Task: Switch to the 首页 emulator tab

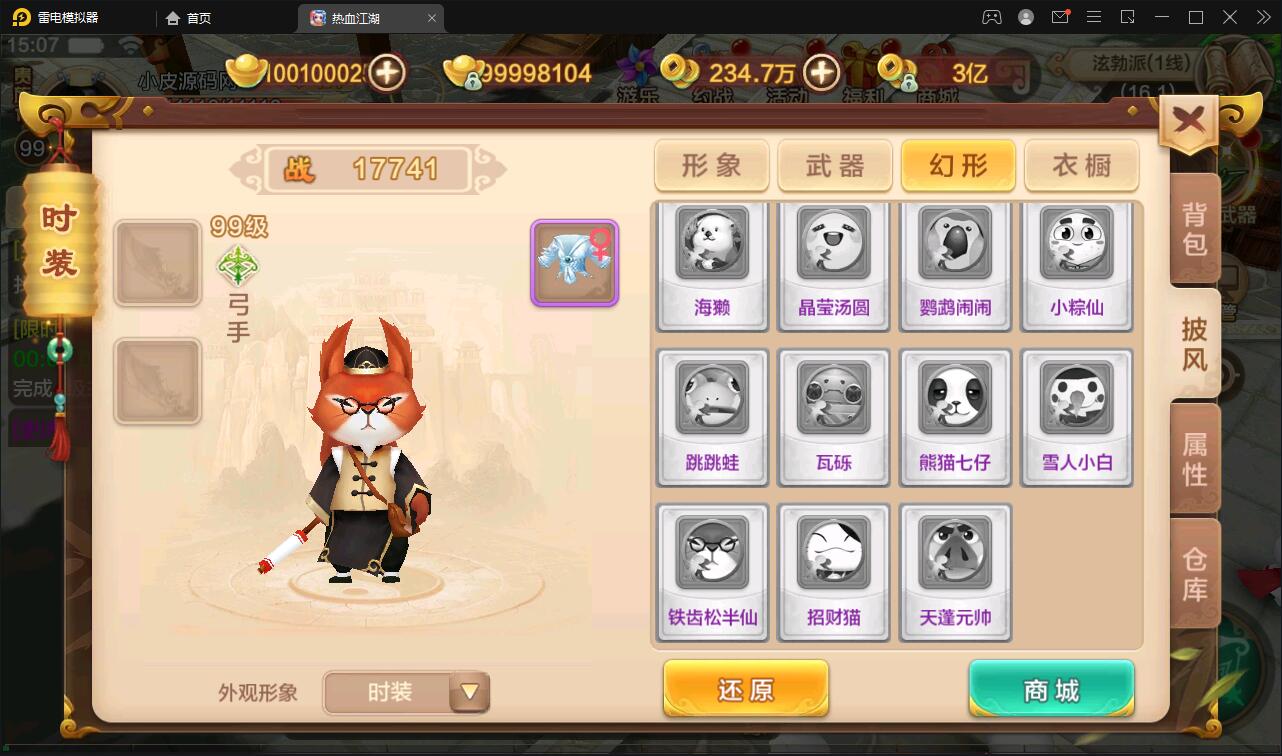Action: pos(193,17)
